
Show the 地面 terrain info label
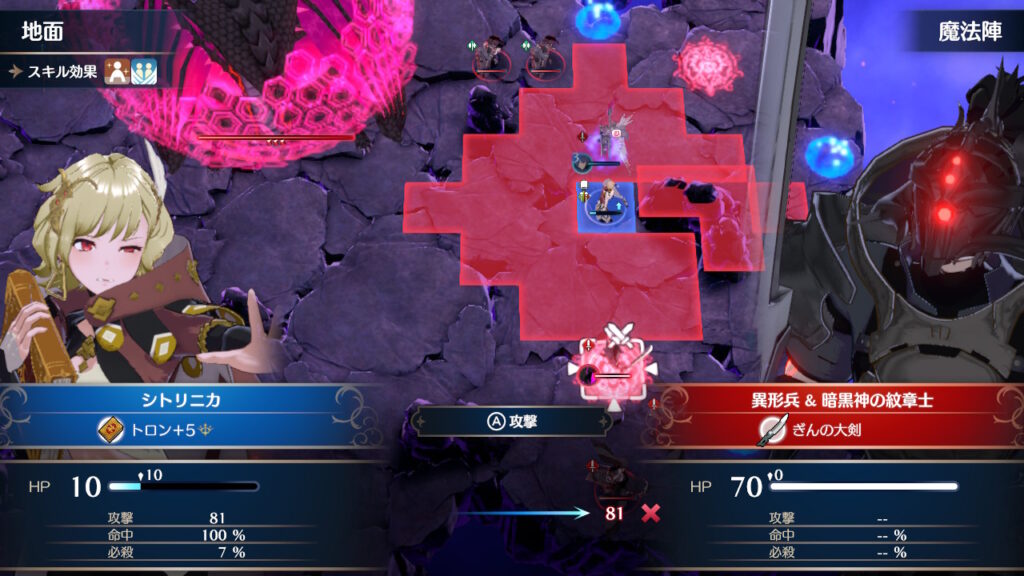point(44,32)
